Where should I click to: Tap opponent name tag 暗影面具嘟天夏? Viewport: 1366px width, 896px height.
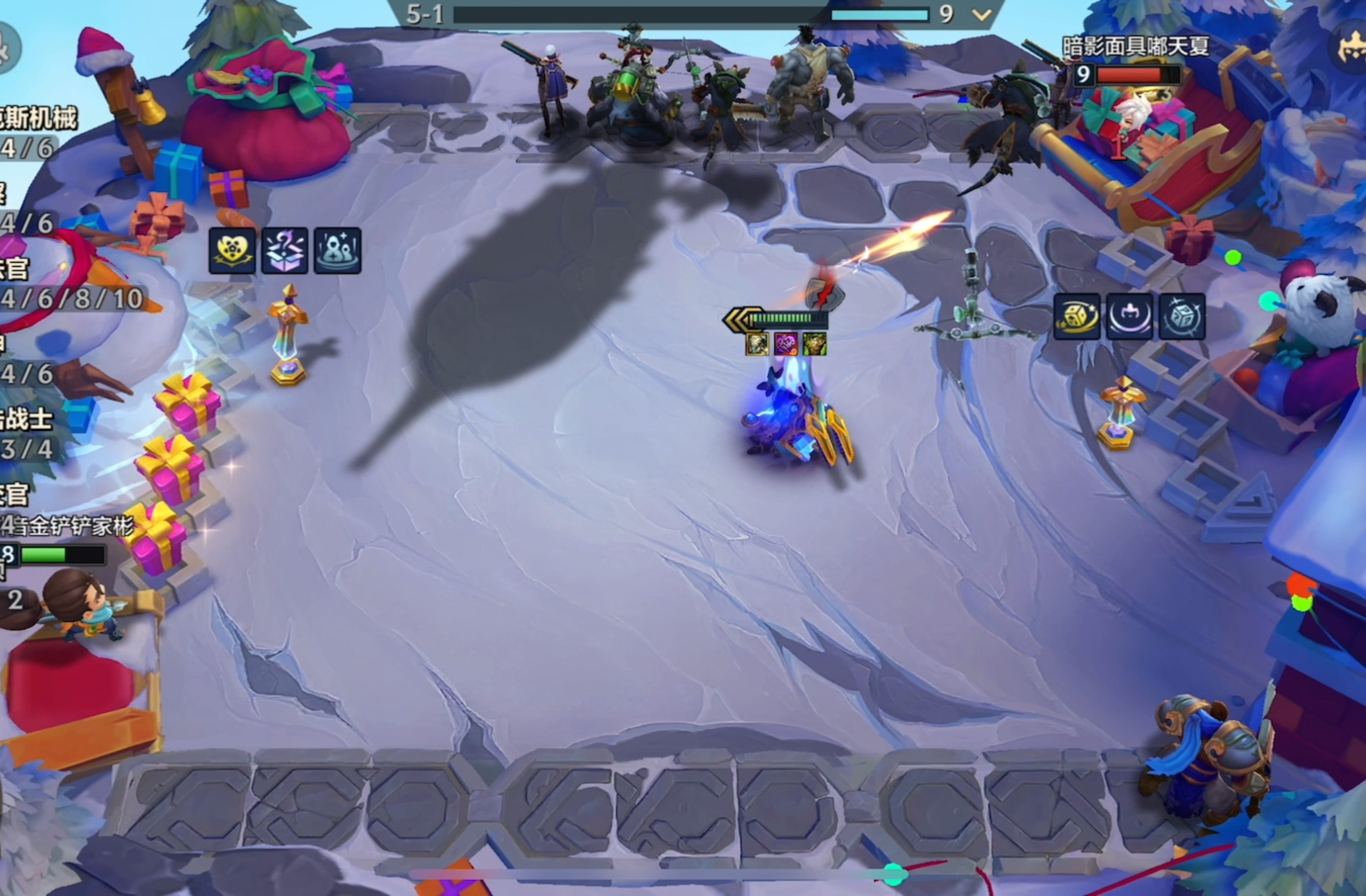(x=1135, y=46)
